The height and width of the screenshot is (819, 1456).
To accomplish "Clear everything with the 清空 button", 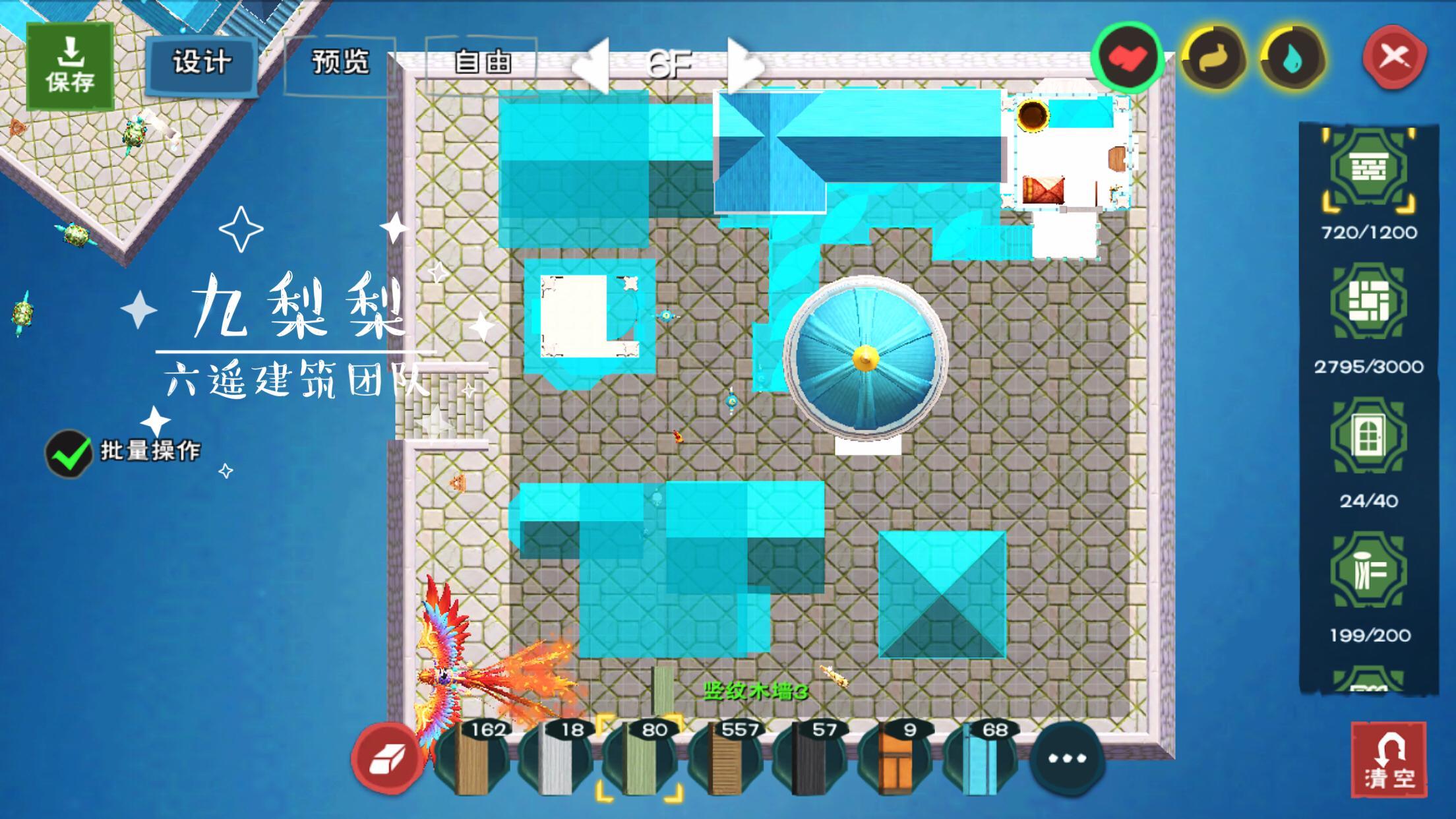I will (x=1389, y=760).
